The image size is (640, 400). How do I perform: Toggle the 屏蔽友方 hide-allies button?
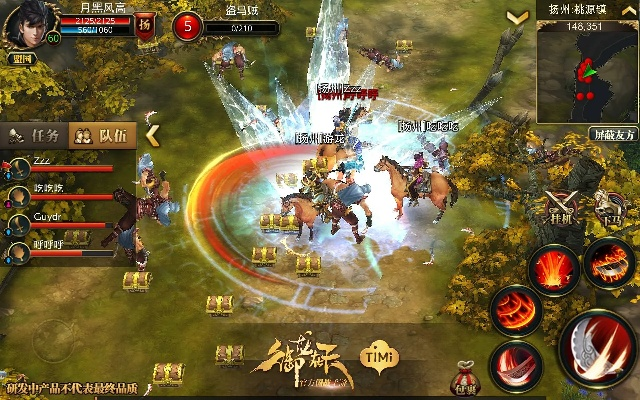pos(612,133)
